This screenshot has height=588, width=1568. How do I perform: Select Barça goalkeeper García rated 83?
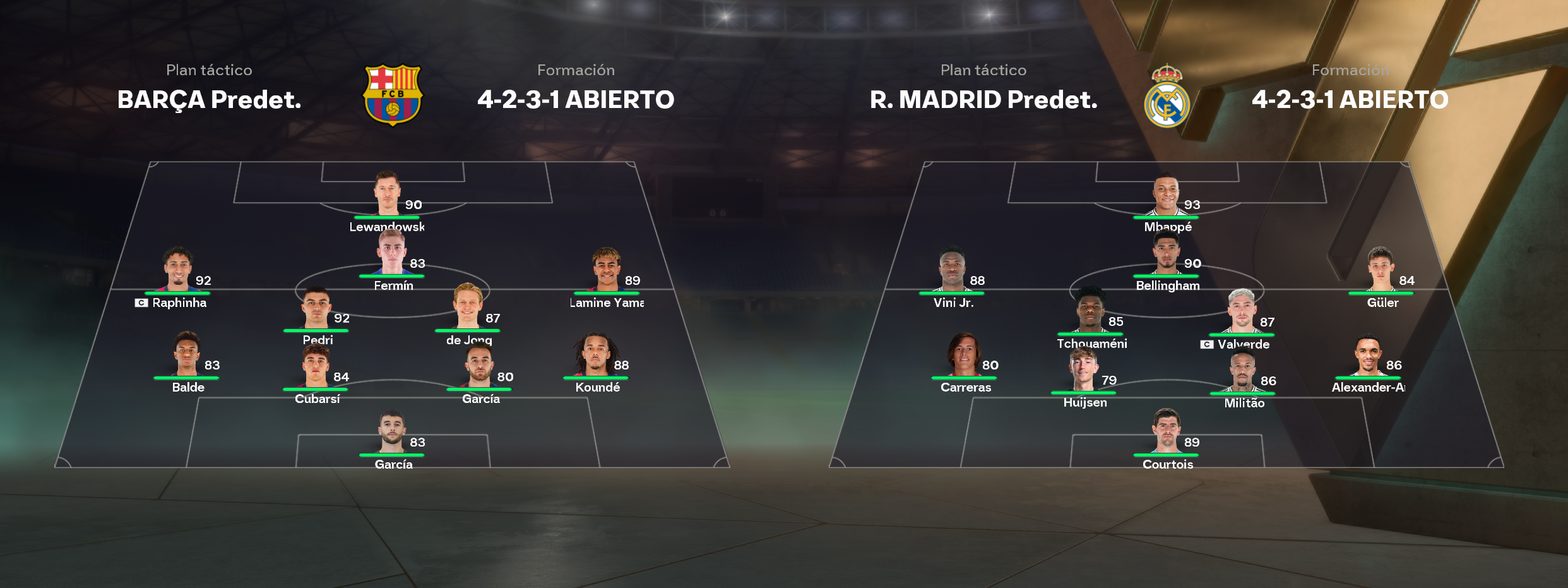392,433
